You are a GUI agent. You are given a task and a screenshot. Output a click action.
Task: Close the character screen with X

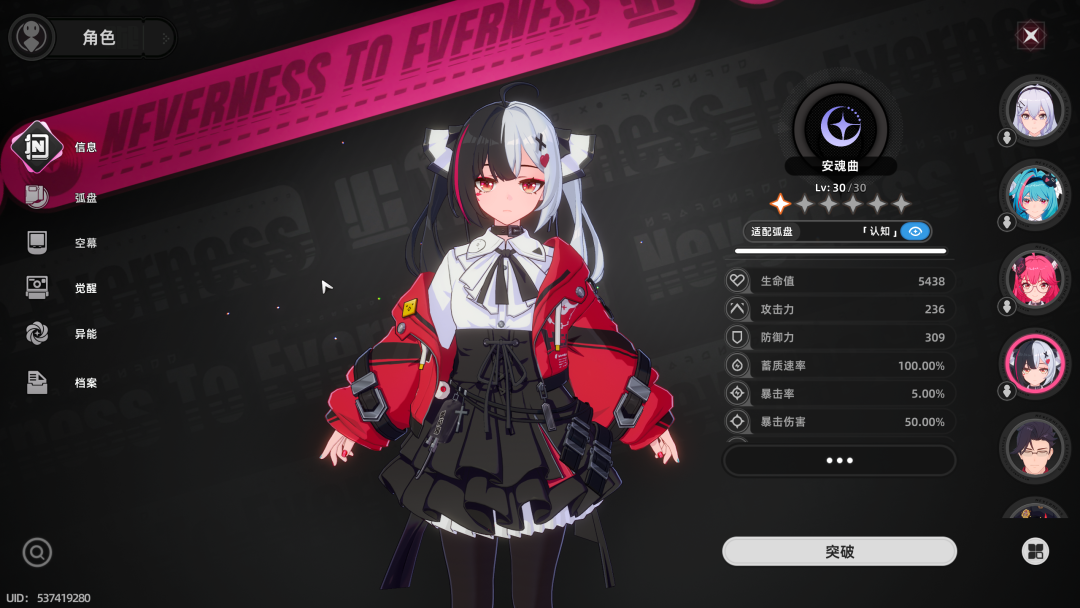[x=1031, y=37]
